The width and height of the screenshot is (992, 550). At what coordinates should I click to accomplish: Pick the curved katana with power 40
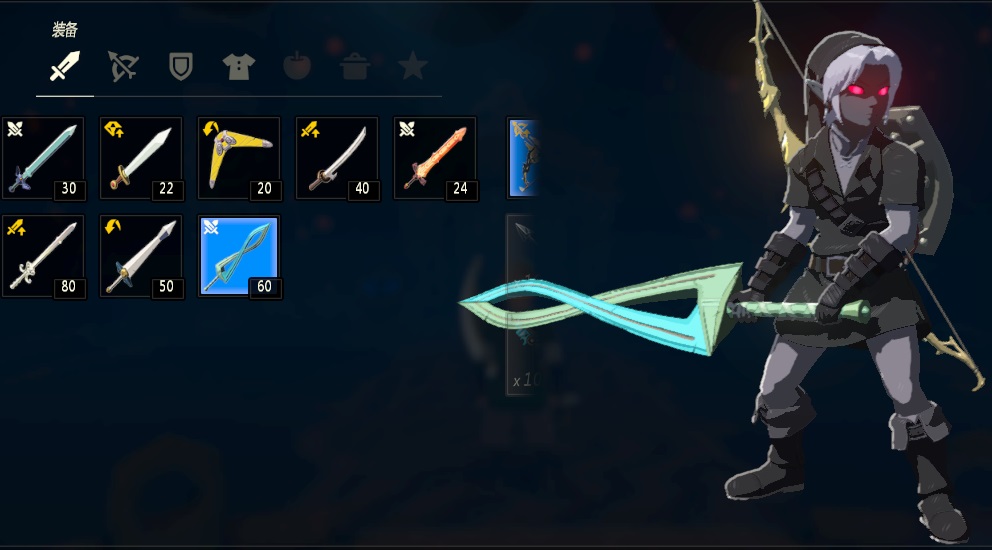pyautogui.click(x=337, y=158)
